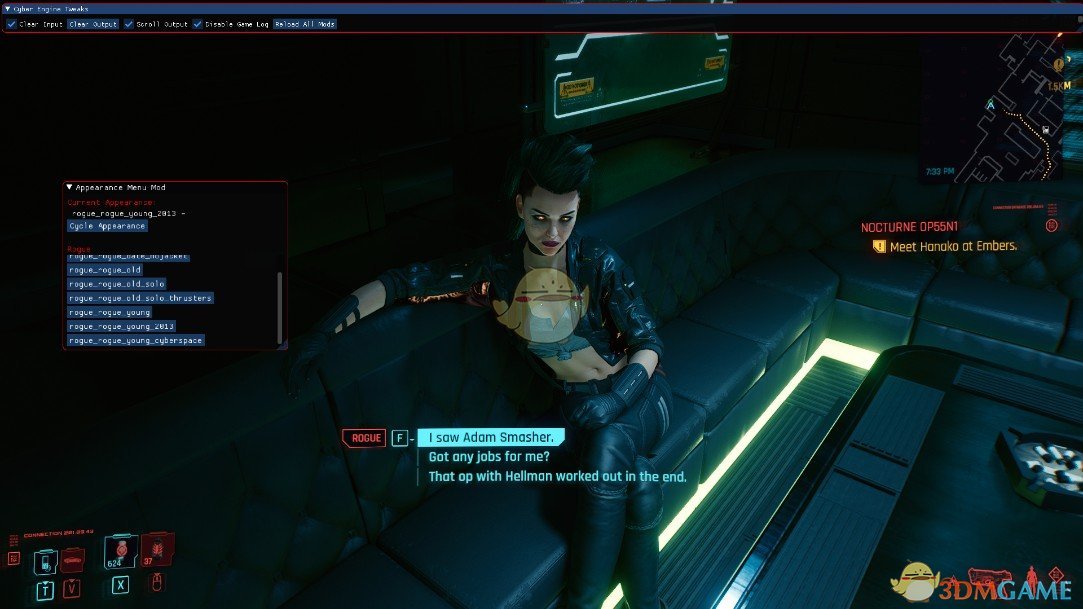Image resolution: width=1083 pixels, height=609 pixels.
Task: Toggle the Scroll Output checkbox
Action: coord(129,24)
